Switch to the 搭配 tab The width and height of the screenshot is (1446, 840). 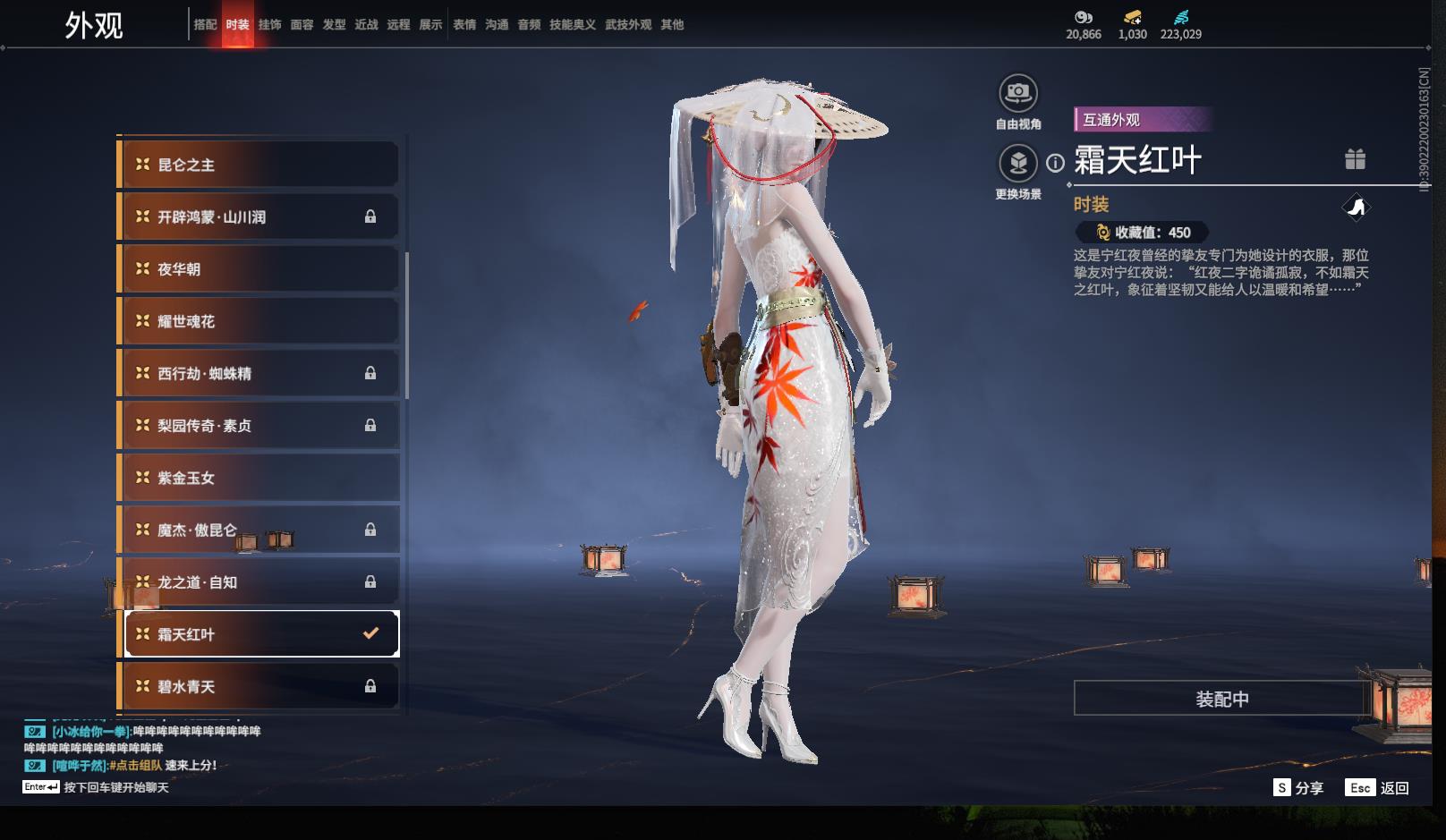click(205, 25)
